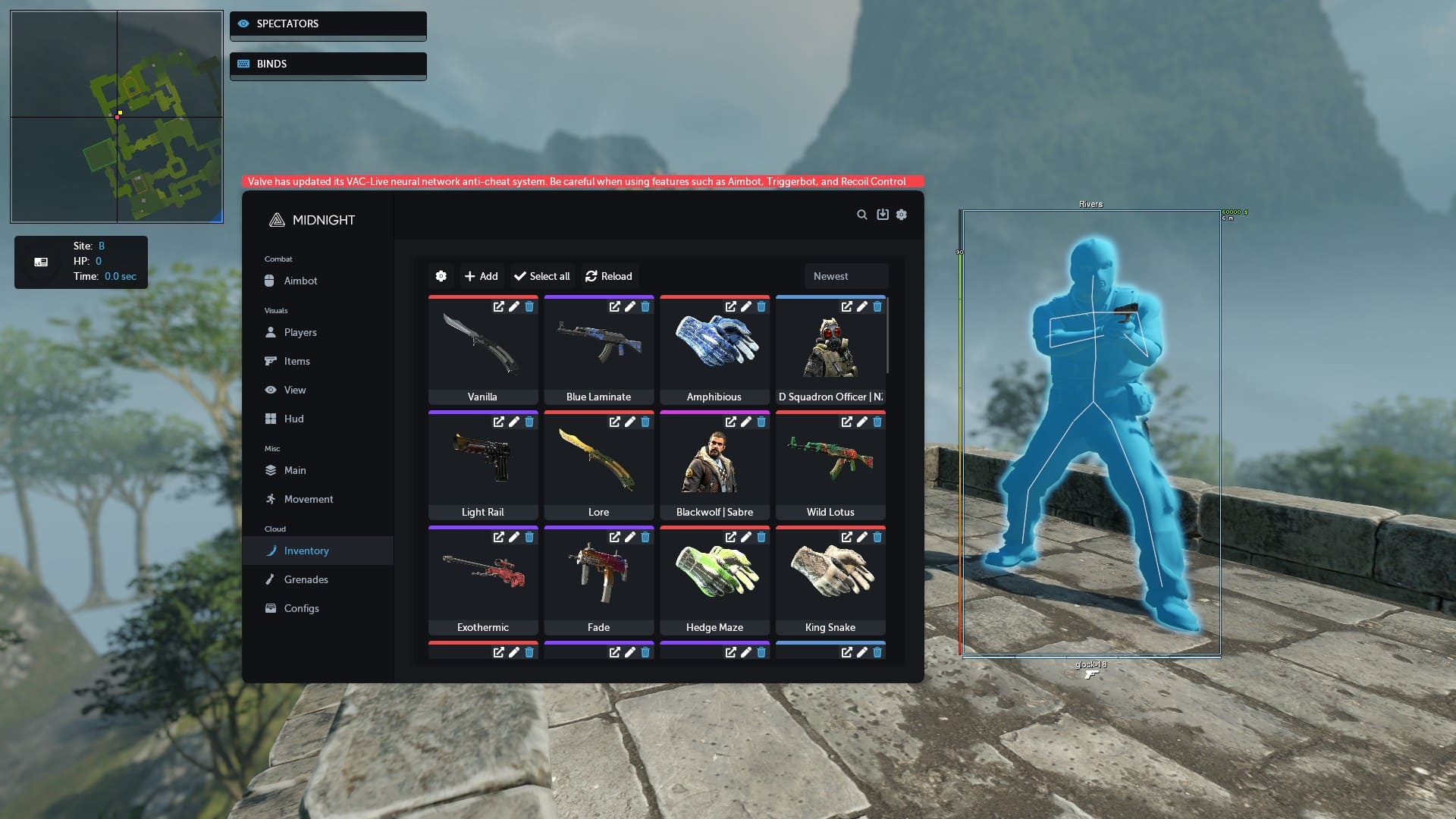Image resolution: width=1456 pixels, height=819 pixels.
Task: Open the Hud settings page
Action: click(x=293, y=419)
